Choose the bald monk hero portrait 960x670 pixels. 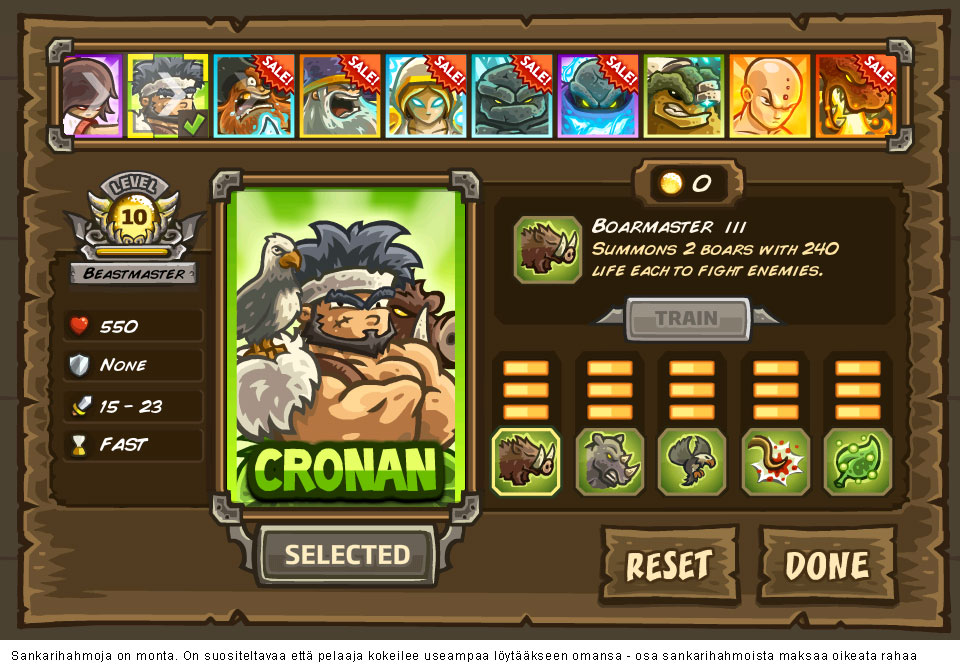(770, 96)
